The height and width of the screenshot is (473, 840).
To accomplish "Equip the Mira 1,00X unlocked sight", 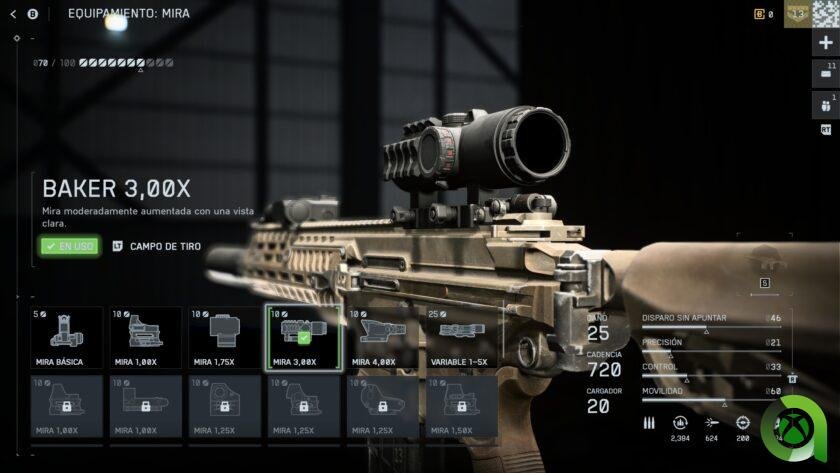I will point(145,338).
